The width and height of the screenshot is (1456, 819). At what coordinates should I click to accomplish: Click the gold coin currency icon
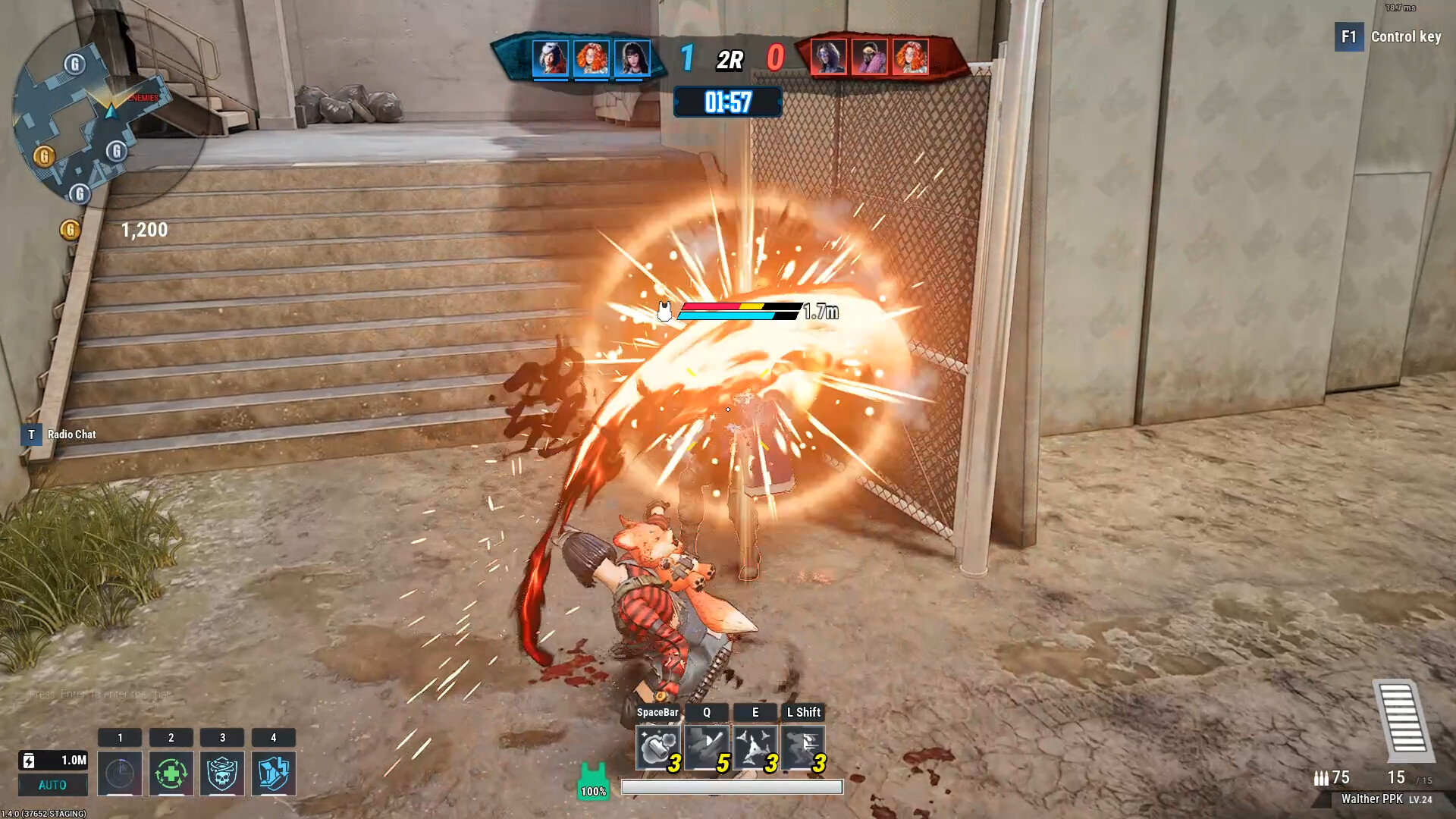click(70, 229)
